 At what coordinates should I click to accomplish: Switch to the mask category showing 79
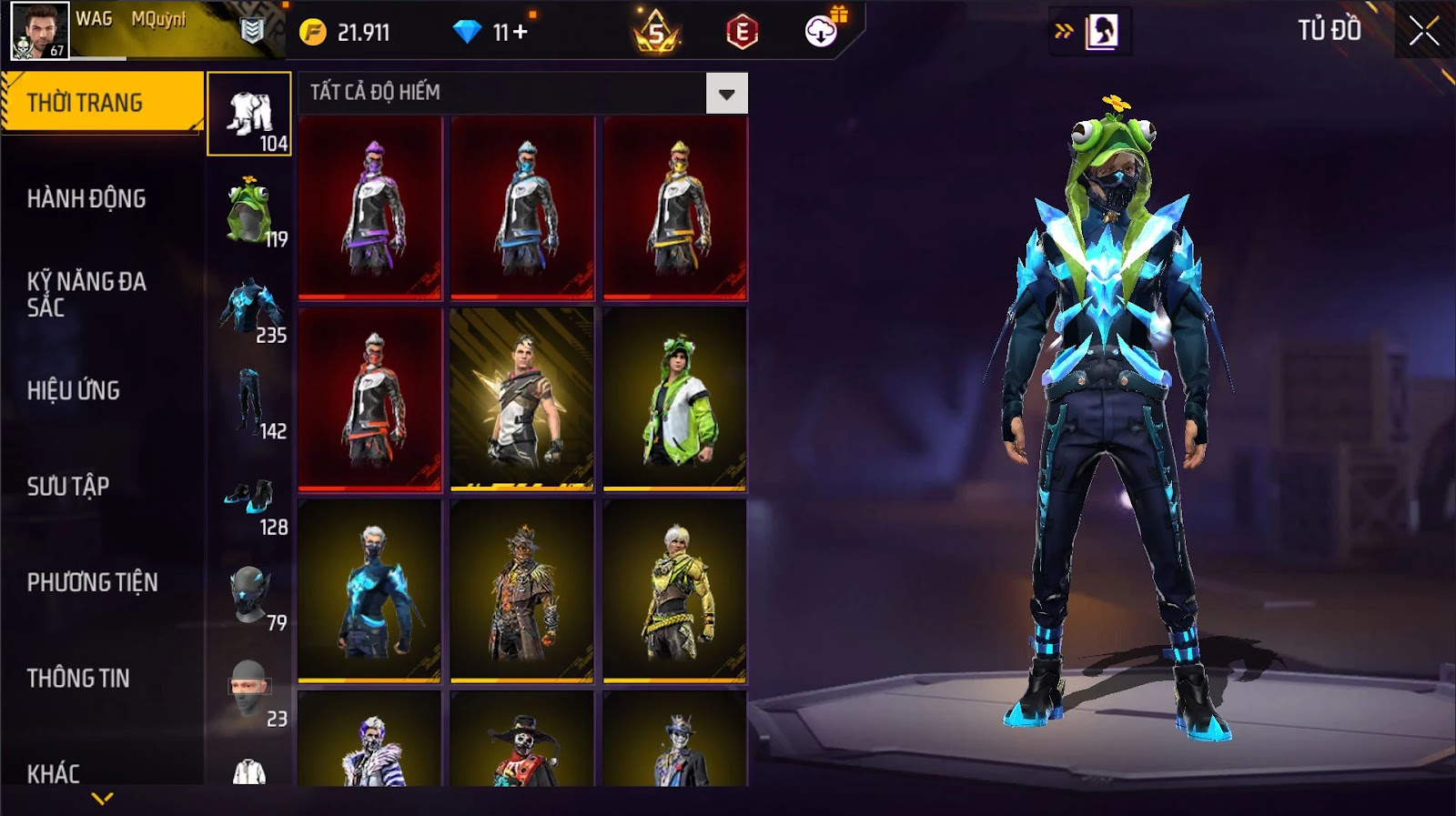(x=249, y=596)
